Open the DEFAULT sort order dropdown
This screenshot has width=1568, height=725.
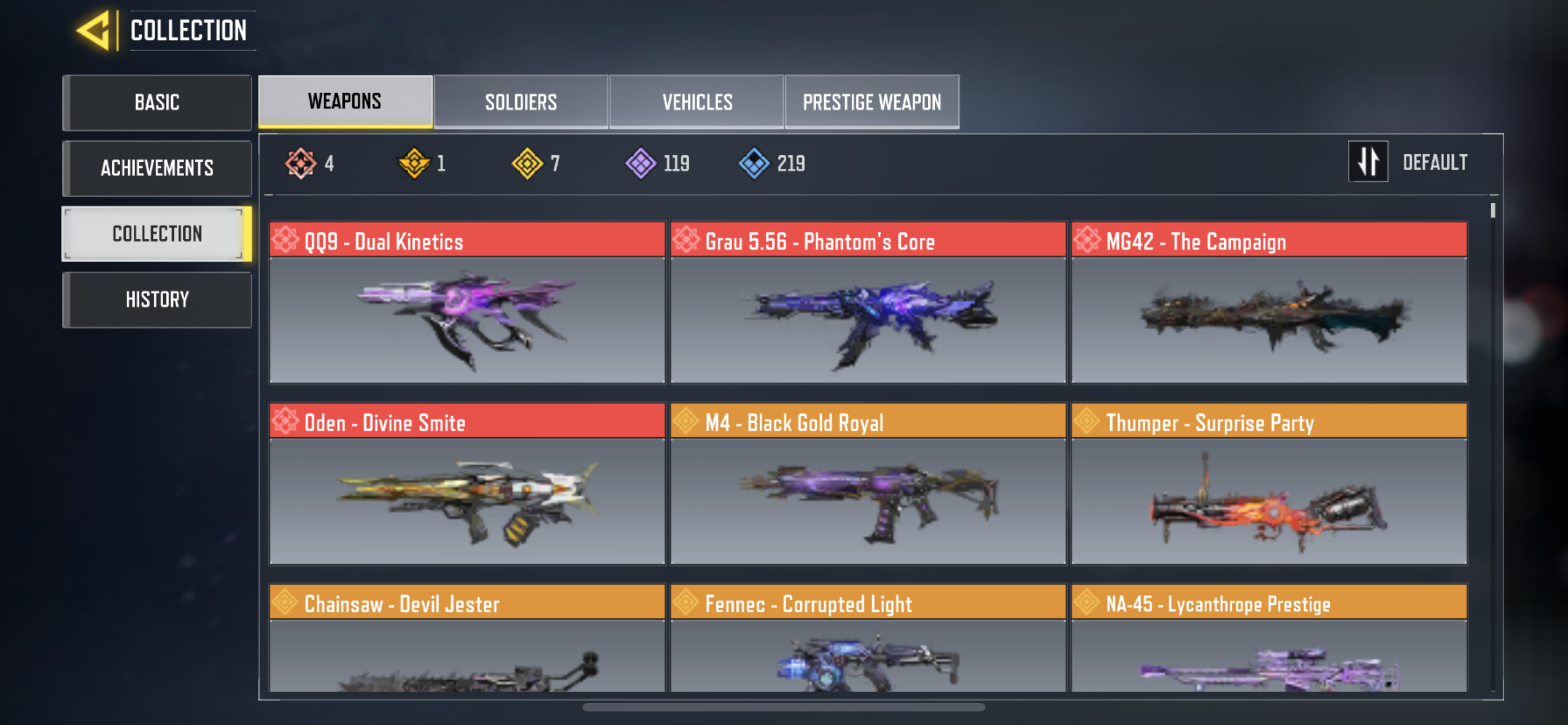click(1436, 162)
